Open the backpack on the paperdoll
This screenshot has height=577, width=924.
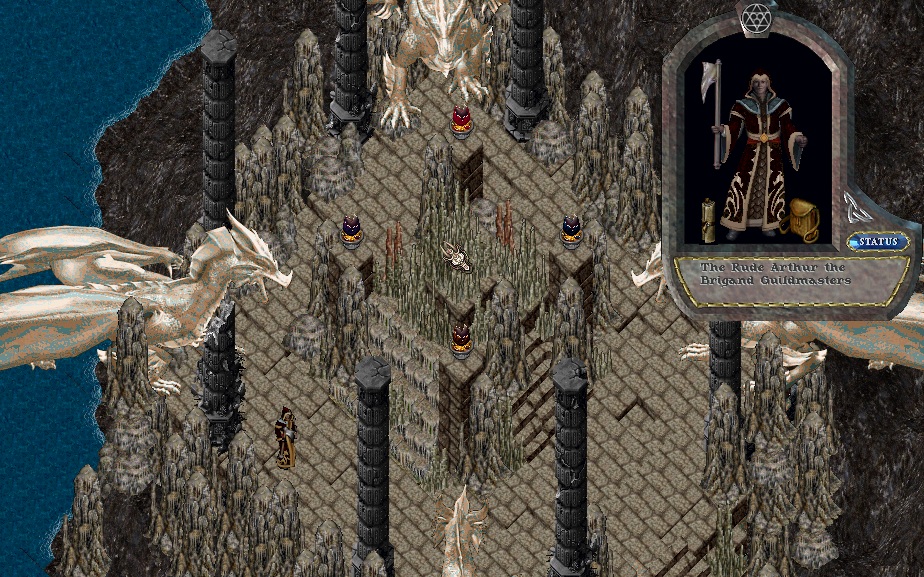[803, 221]
